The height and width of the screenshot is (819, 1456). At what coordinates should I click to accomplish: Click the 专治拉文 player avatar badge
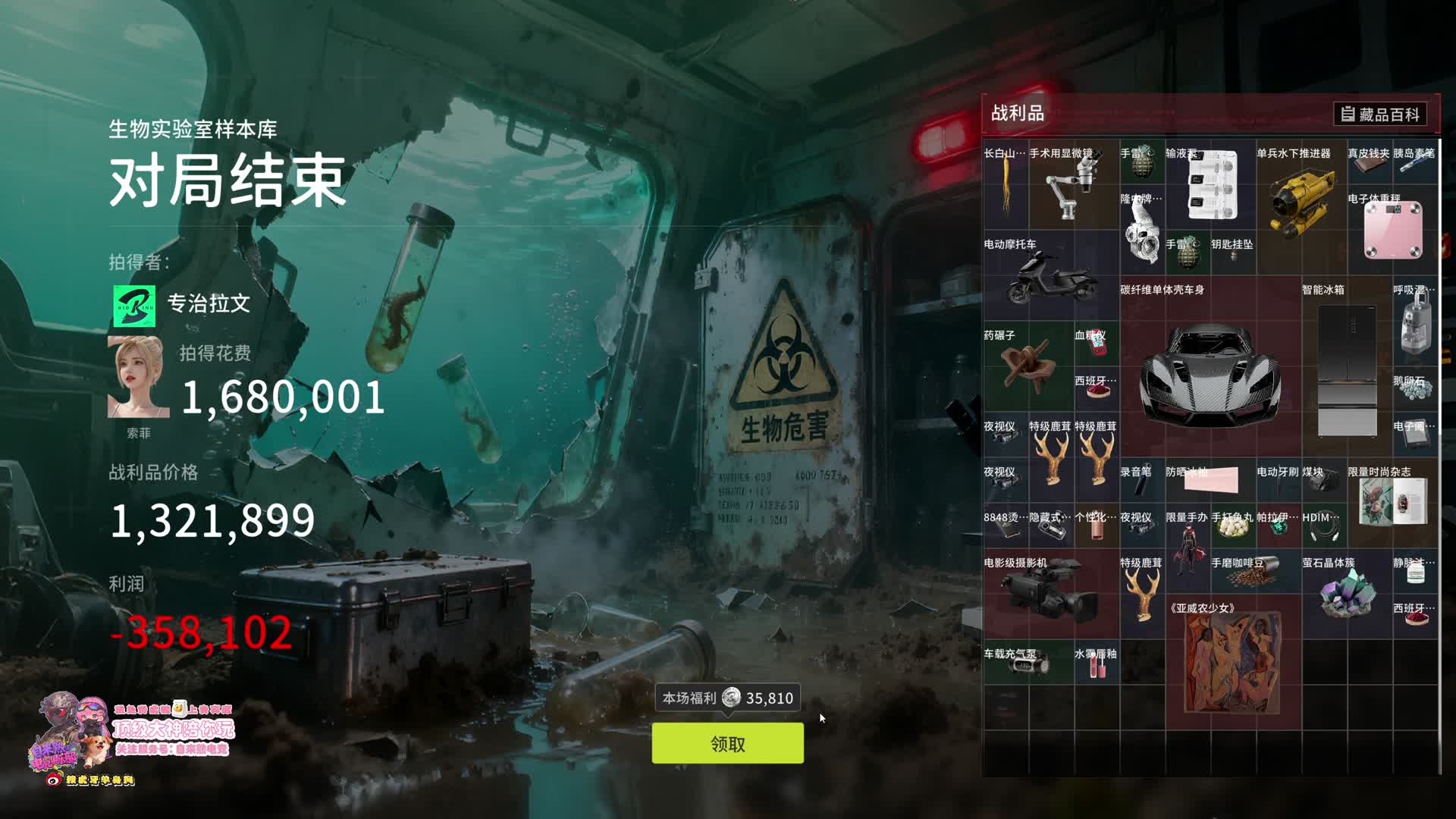[134, 306]
